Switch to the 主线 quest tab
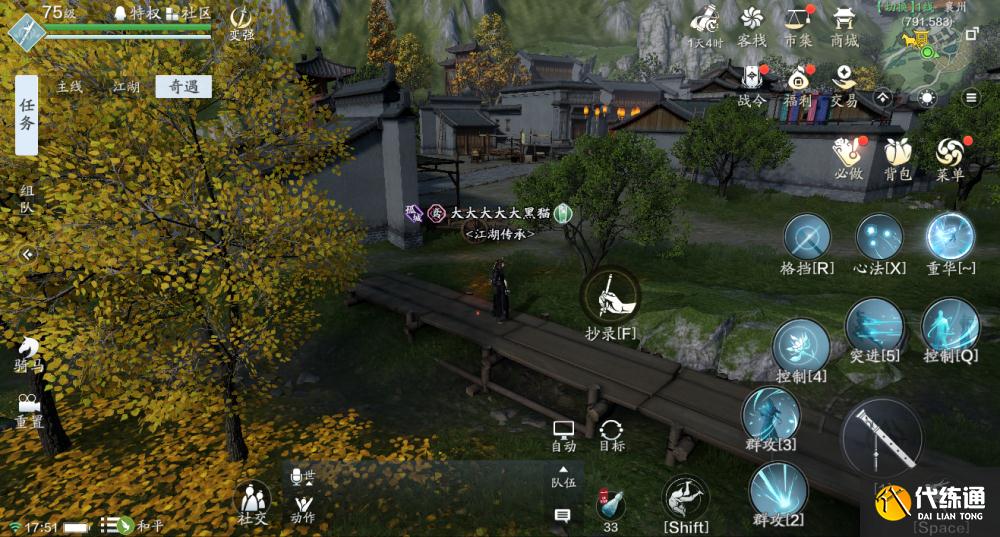The image size is (1000, 537). [x=69, y=87]
